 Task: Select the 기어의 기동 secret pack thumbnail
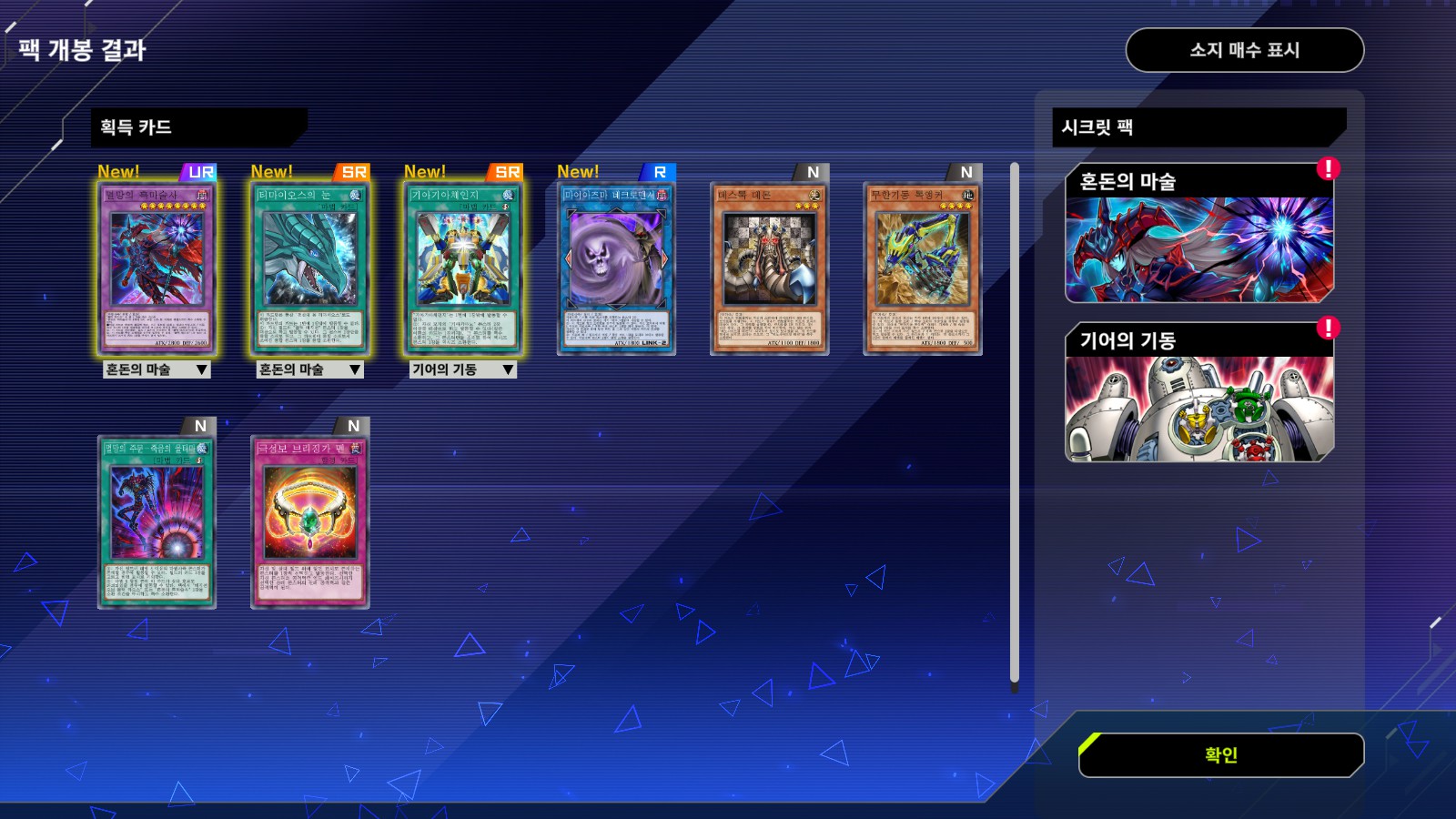(1199, 393)
